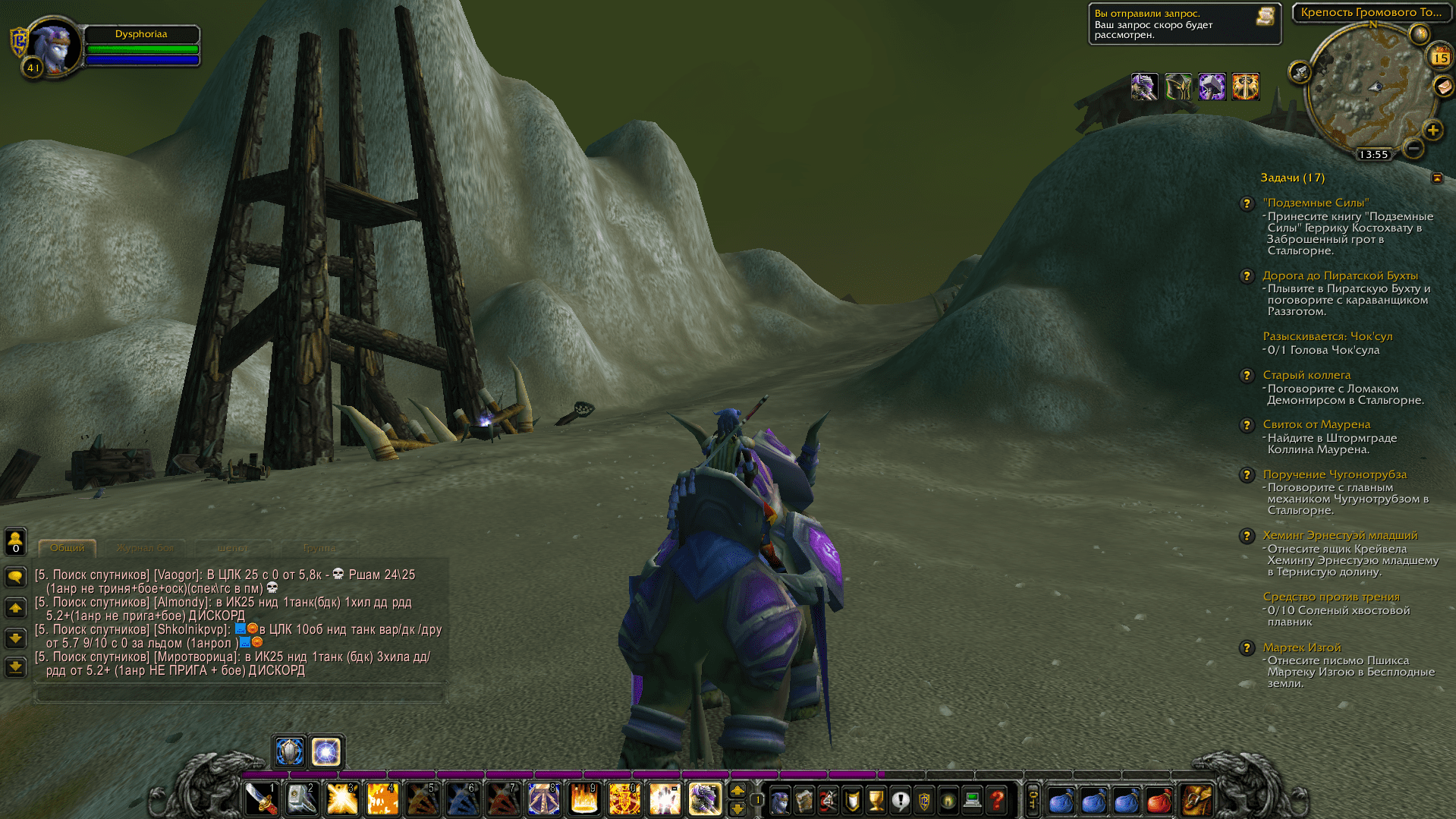The height and width of the screenshot is (819, 1456).
Task: Select the шепот chat tab
Action: 232,548
